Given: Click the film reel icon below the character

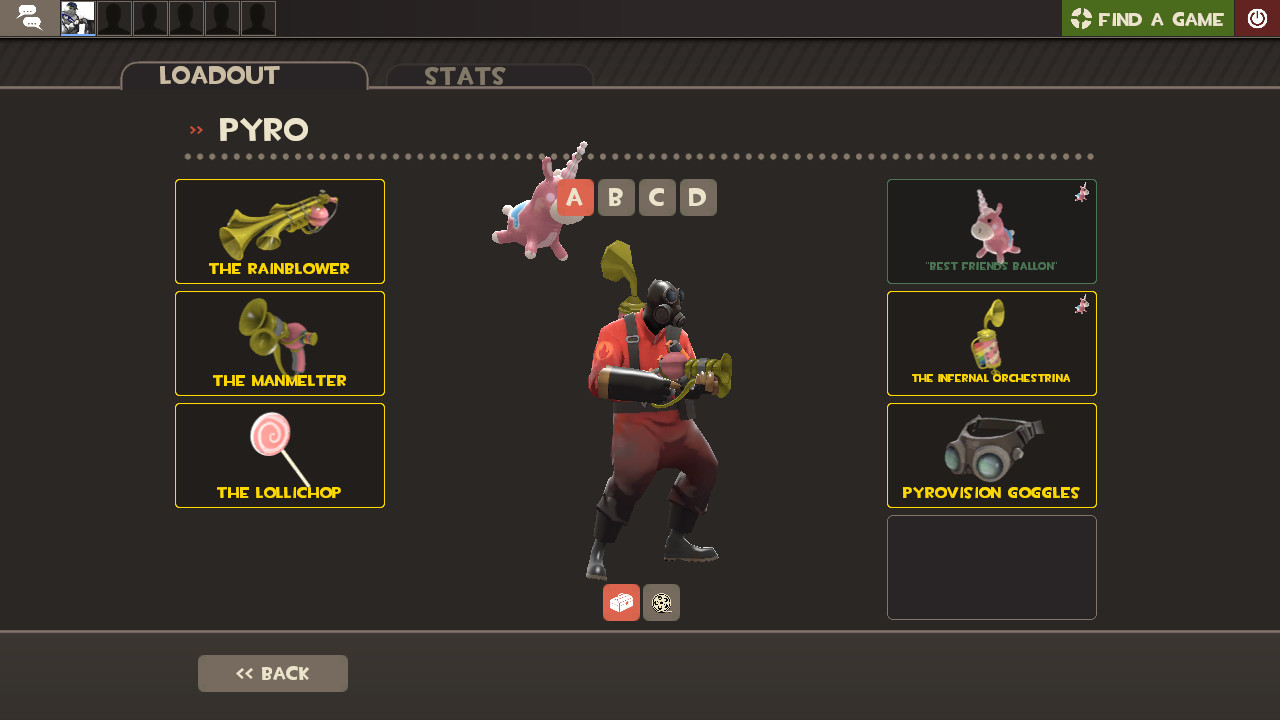Looking at the screenshot, I should pyautogui.click(x=661, y=602).
